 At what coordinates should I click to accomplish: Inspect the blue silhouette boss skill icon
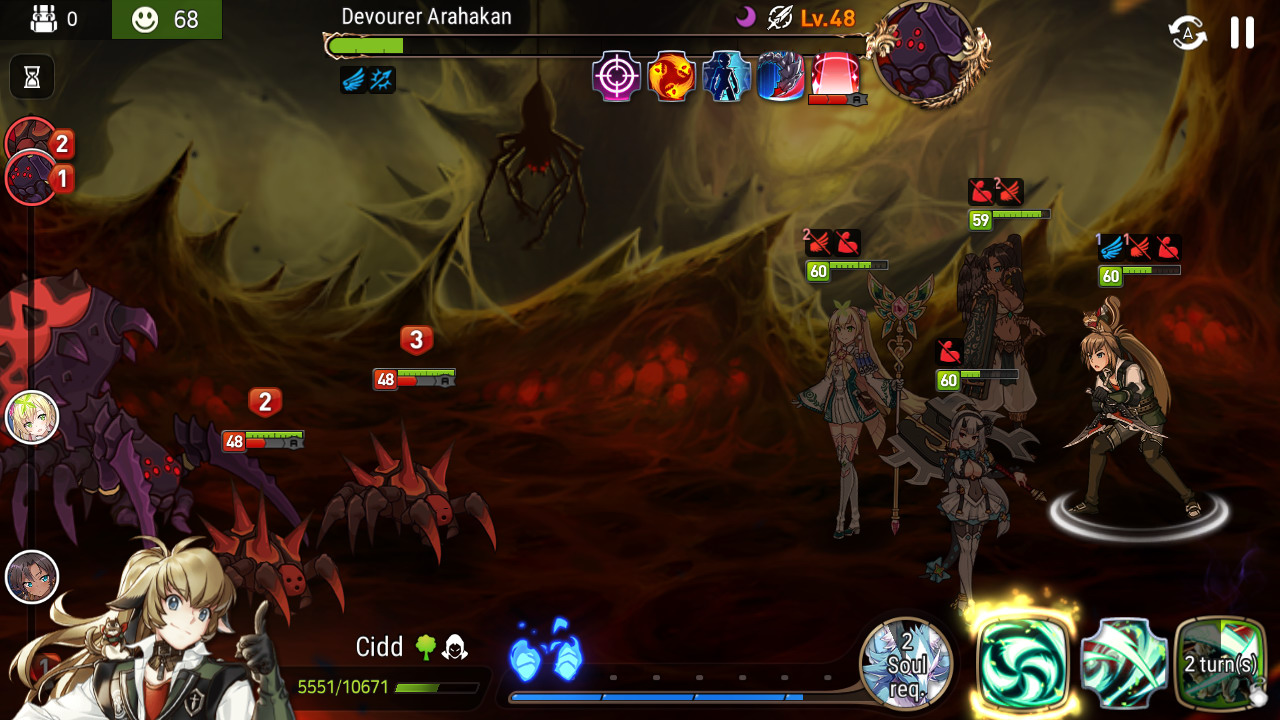726,76
